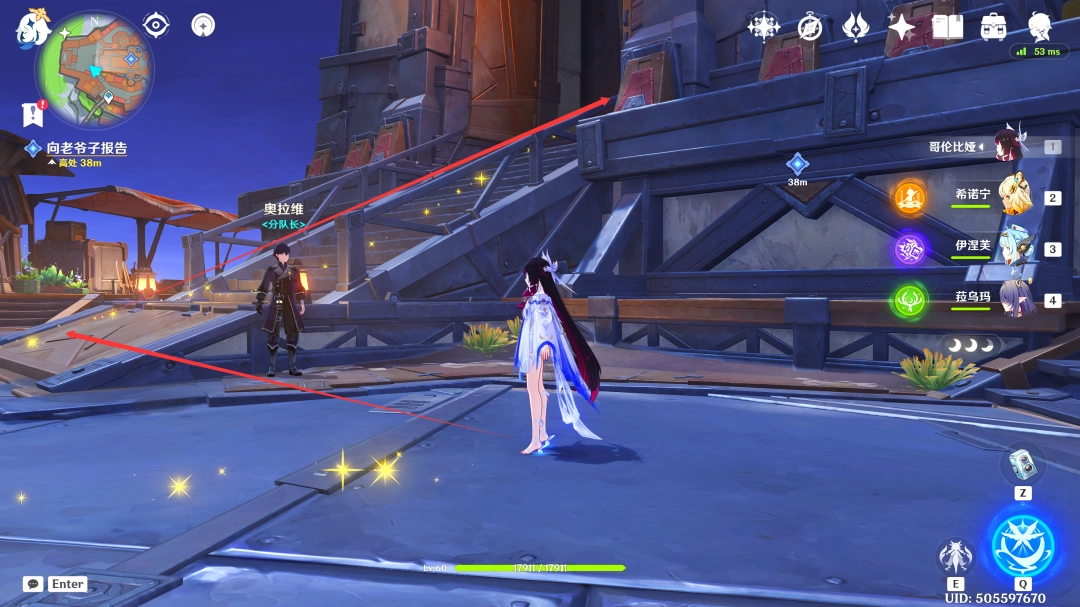Switch to party member 伊涅芙

coord(1016,248)
